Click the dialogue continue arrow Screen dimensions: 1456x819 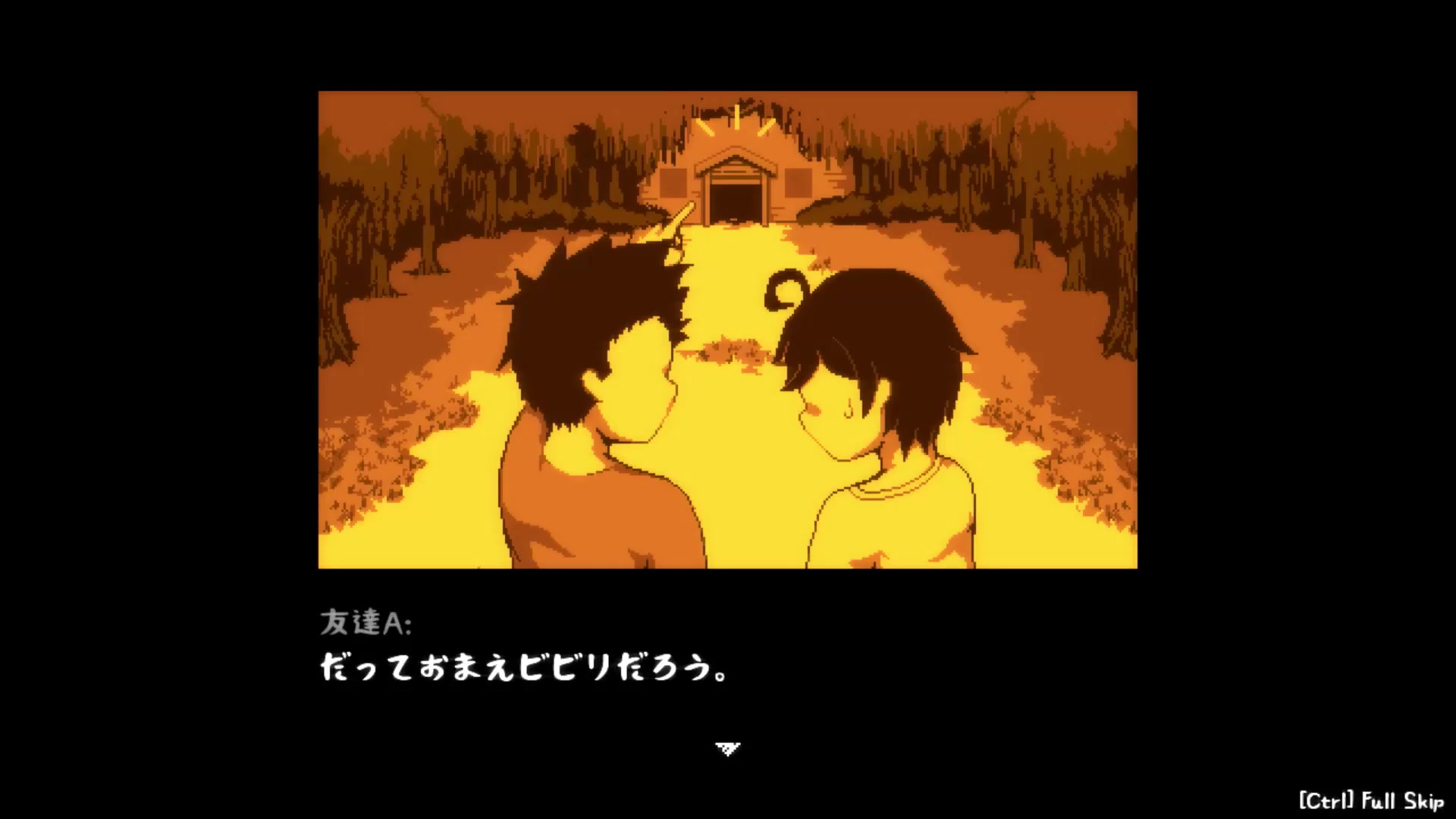point(727,749)
